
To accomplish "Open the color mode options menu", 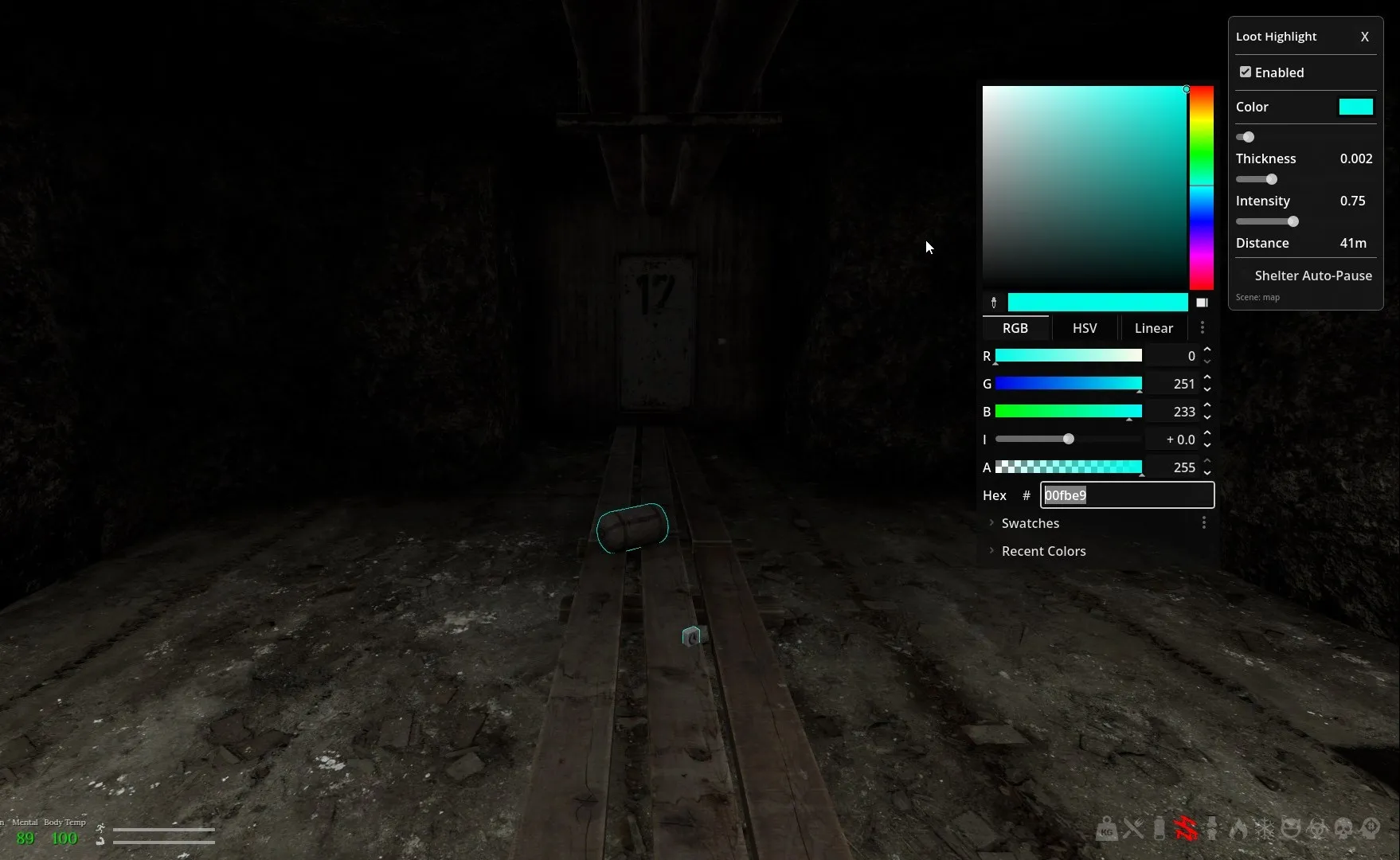I will pyautogui.click(x=1202, y=328).
